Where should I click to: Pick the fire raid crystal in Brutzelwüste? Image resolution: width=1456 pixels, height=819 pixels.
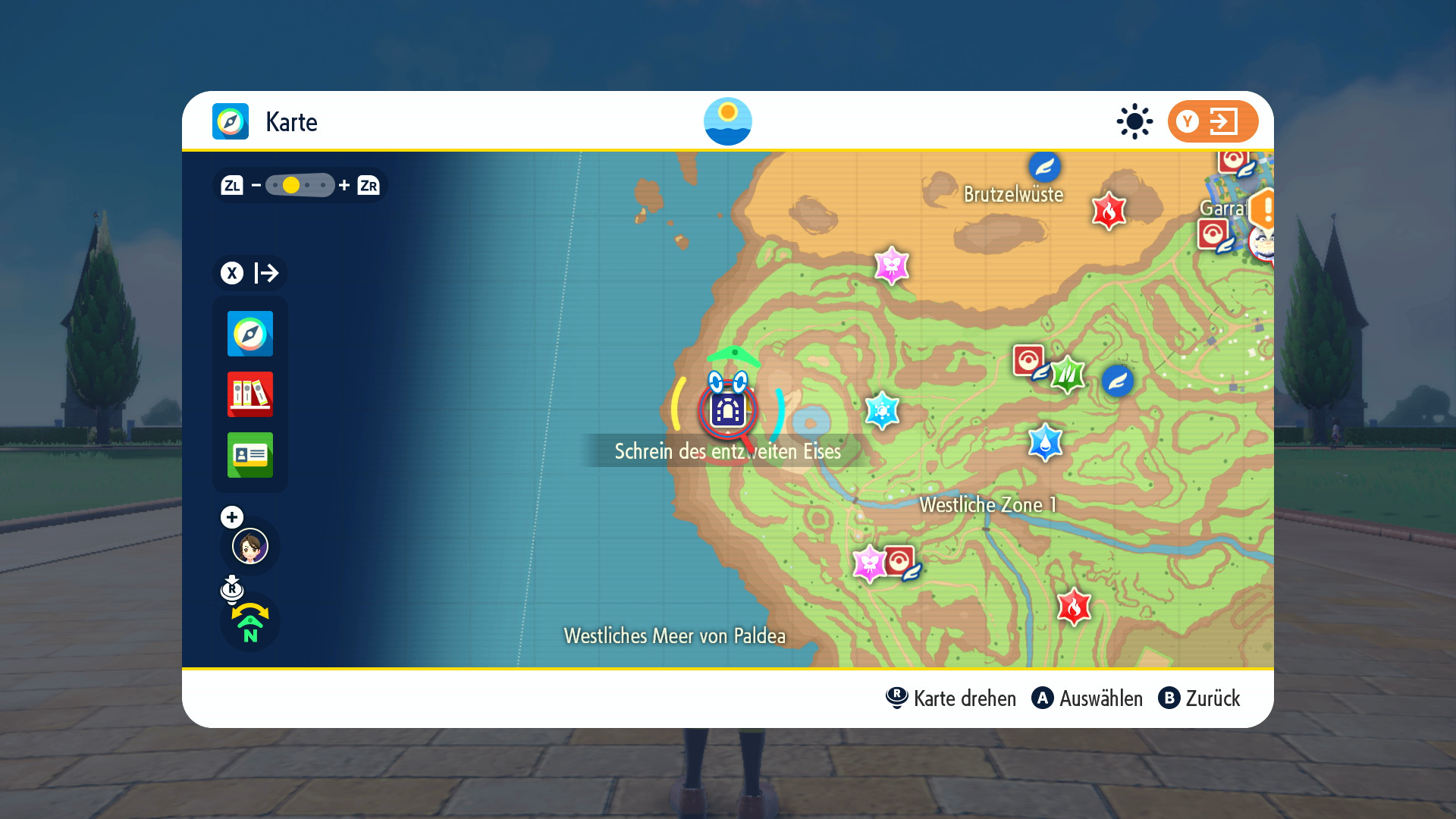[x=1108, y=211]
